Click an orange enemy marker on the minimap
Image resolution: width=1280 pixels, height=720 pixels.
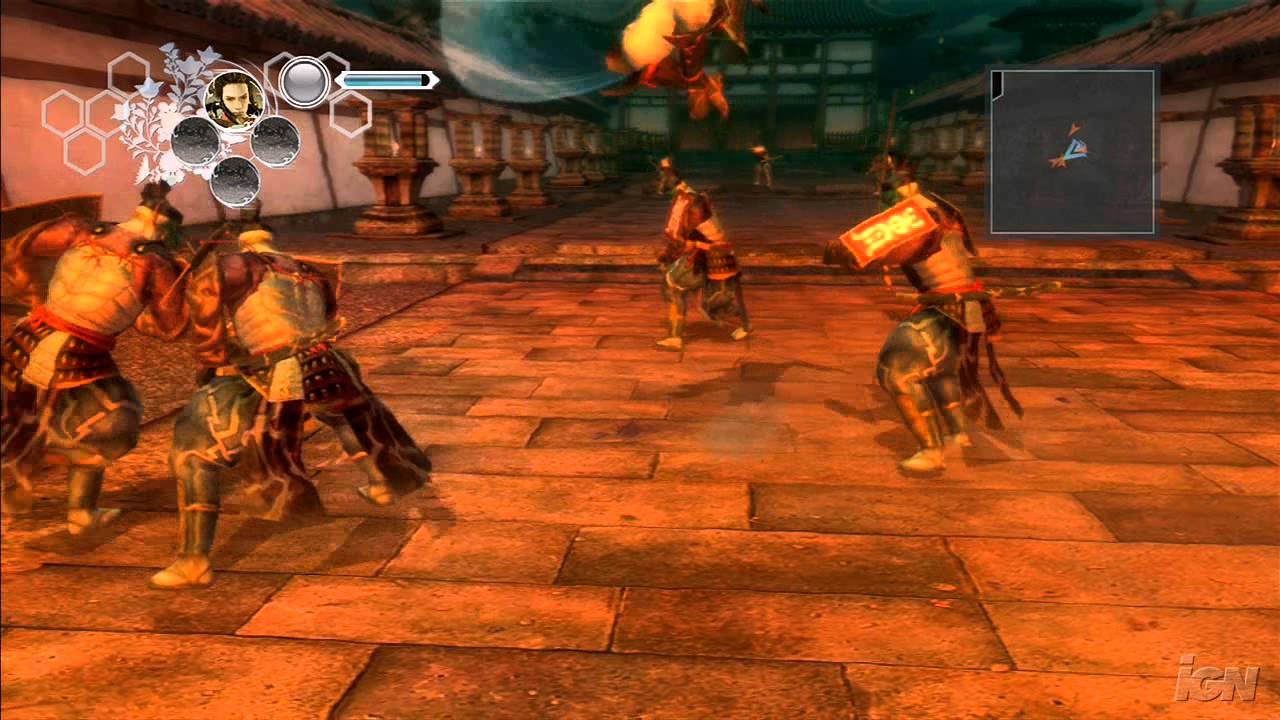(x=1075, y=128)
